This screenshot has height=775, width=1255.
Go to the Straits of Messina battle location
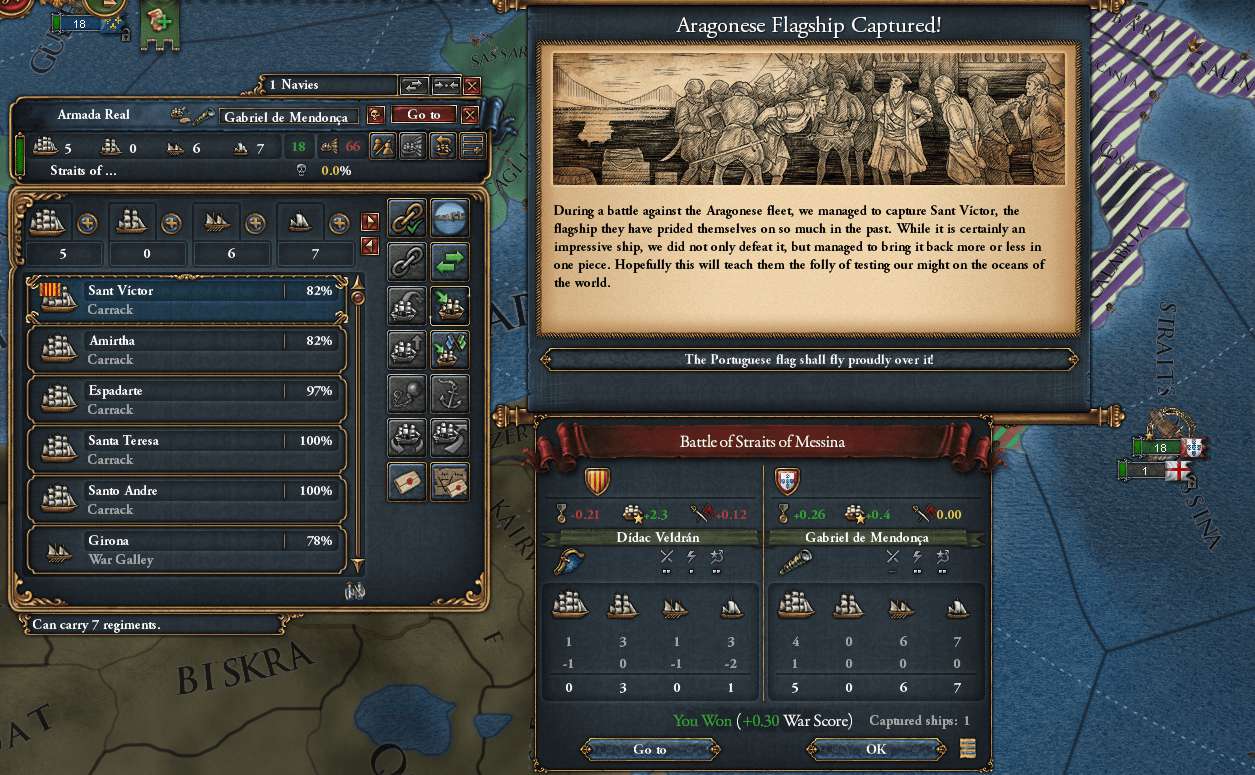point(649,749)
